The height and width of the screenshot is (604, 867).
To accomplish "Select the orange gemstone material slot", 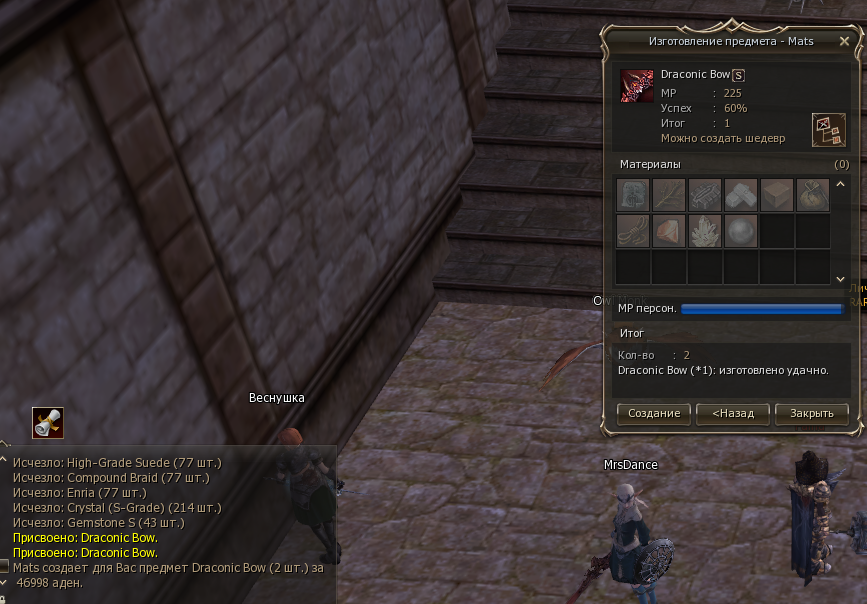I will [669, 231].
